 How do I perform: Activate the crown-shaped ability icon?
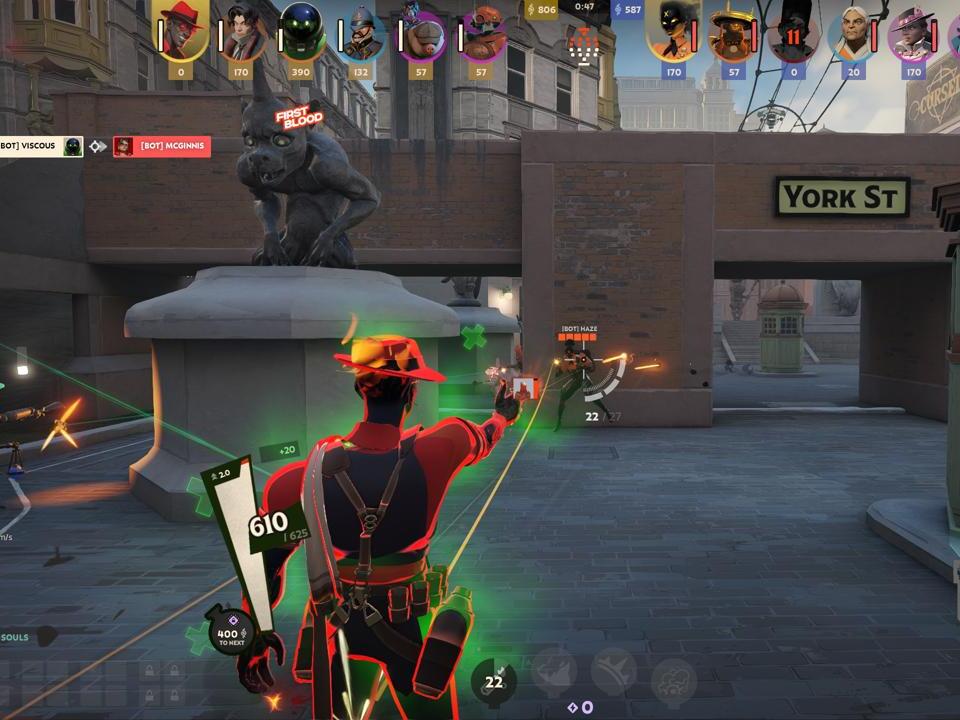point(613,673)
